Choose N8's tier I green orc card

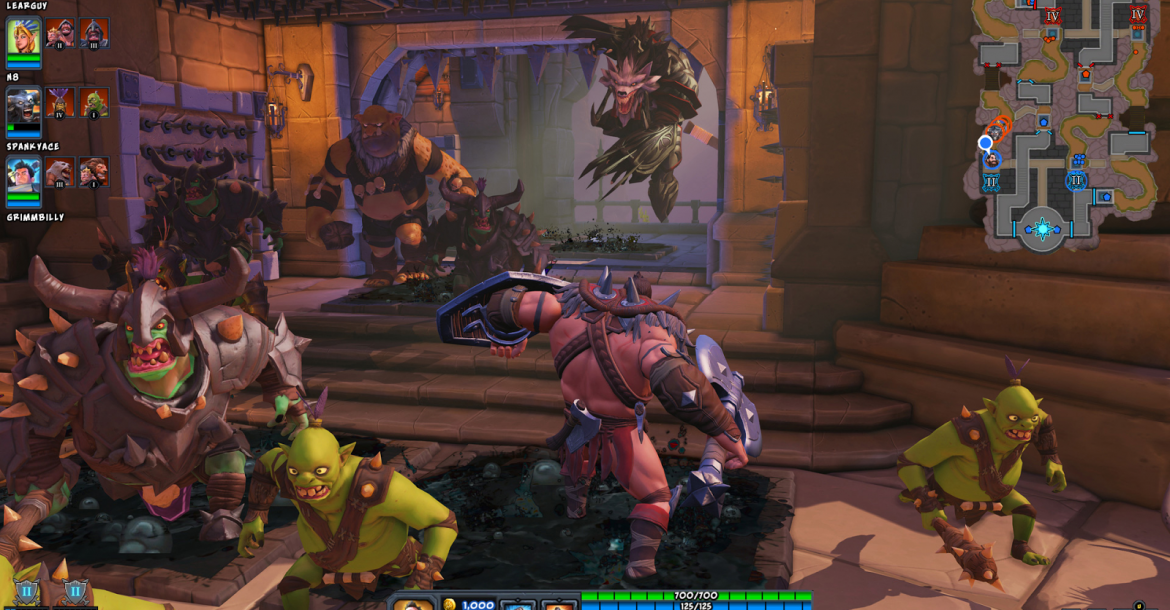click(x=94, y=102)
